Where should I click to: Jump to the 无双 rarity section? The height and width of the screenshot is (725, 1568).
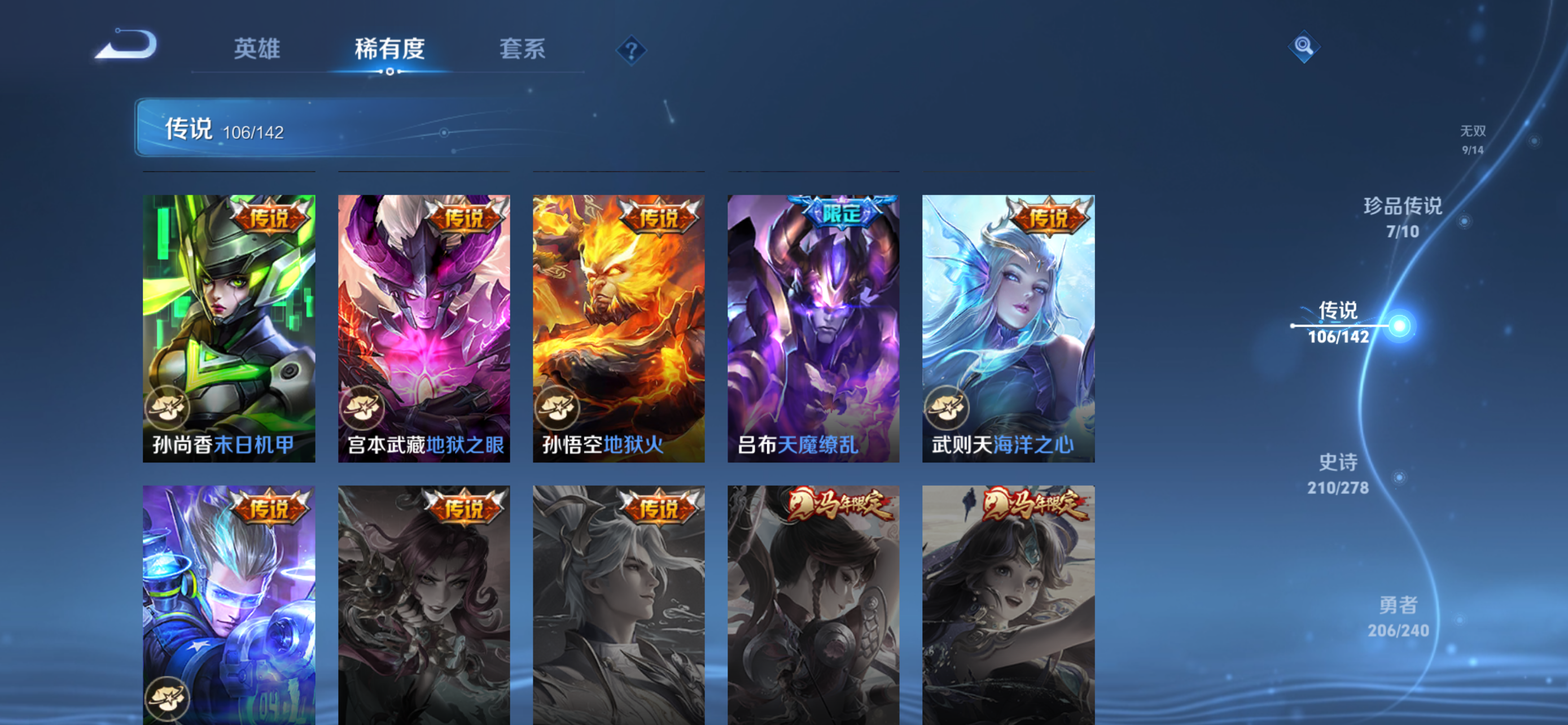pyautogui.click(x=1474, y=138)
